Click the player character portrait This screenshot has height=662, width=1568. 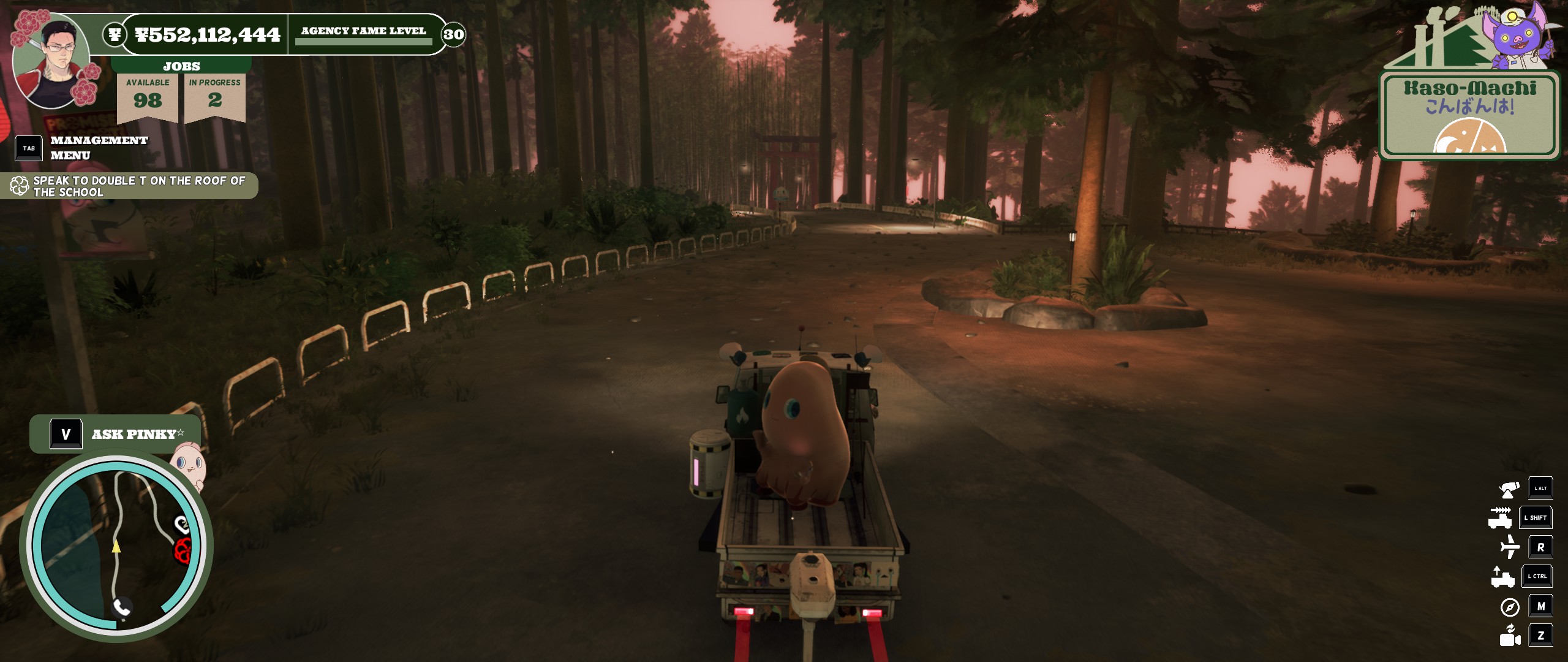pos(52,61)
